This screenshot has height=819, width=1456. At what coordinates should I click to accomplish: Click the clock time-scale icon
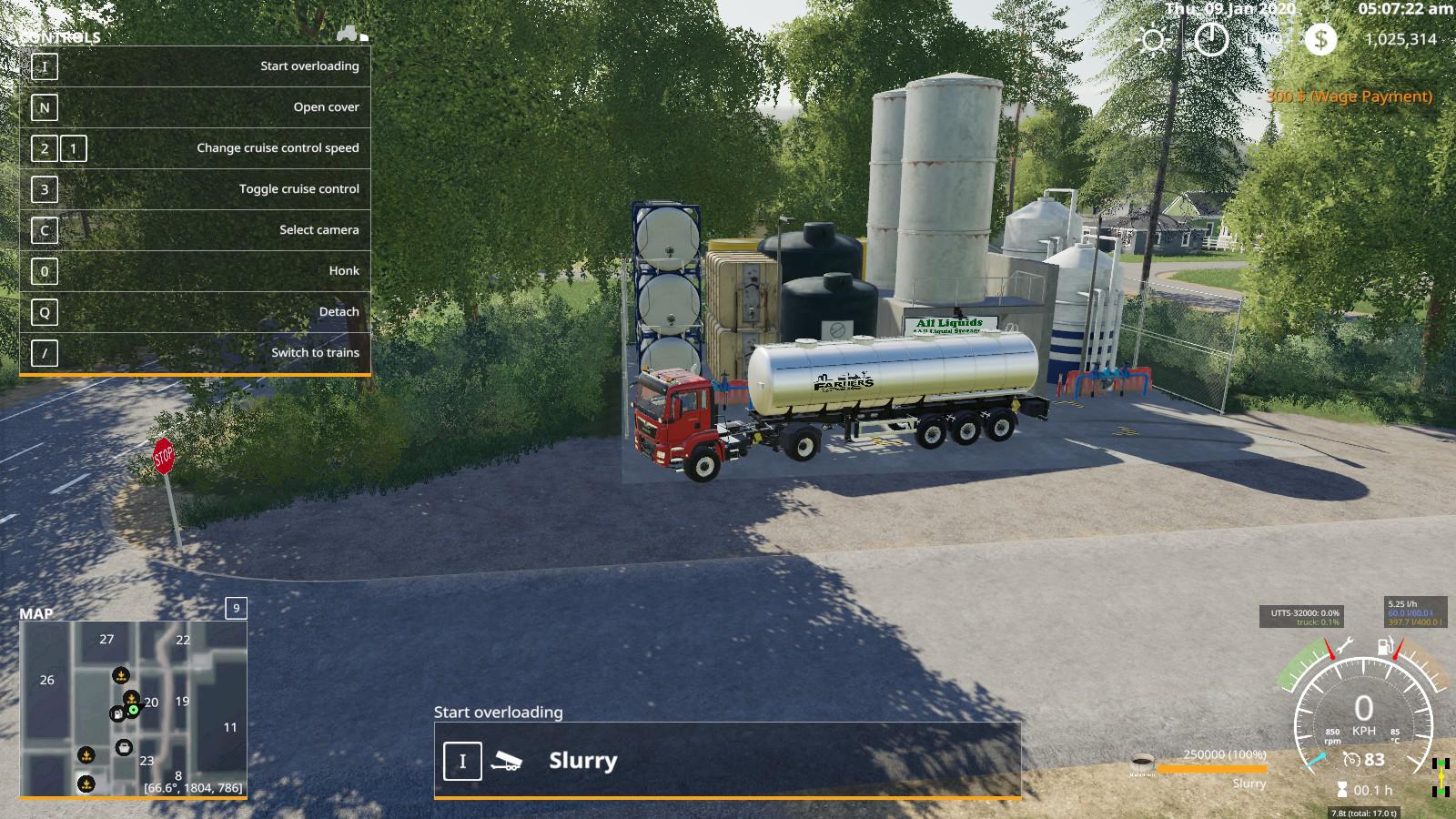coord(1211,39)
